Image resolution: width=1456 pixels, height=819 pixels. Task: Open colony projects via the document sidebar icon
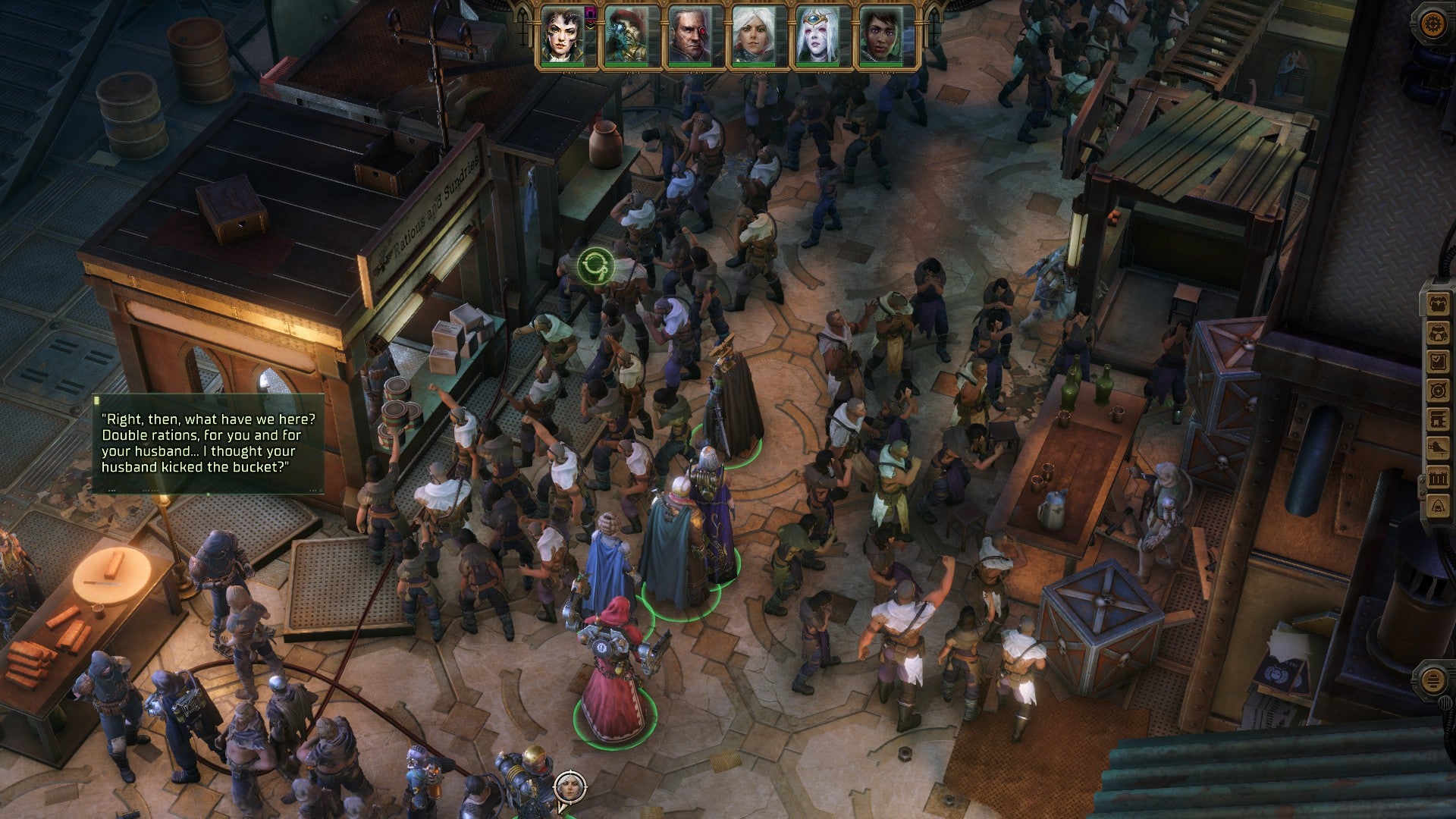(1439, 418)
